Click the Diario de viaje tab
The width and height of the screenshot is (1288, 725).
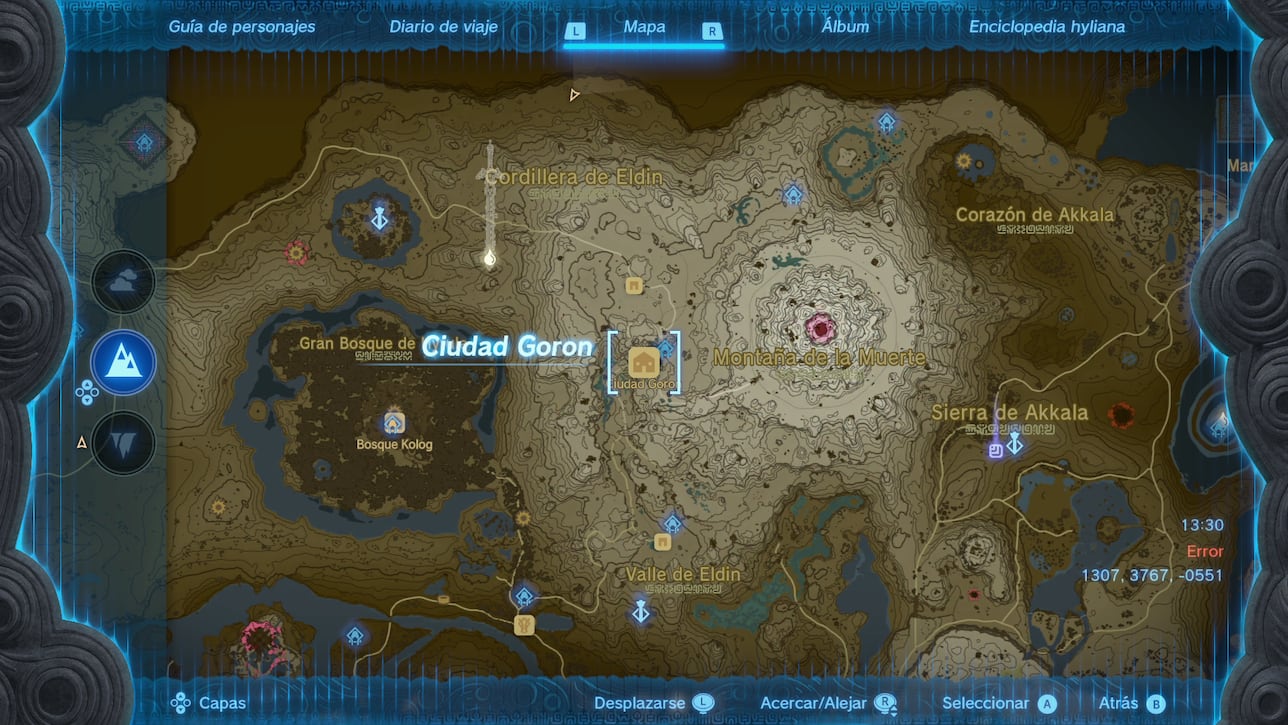tap(444, 26)
